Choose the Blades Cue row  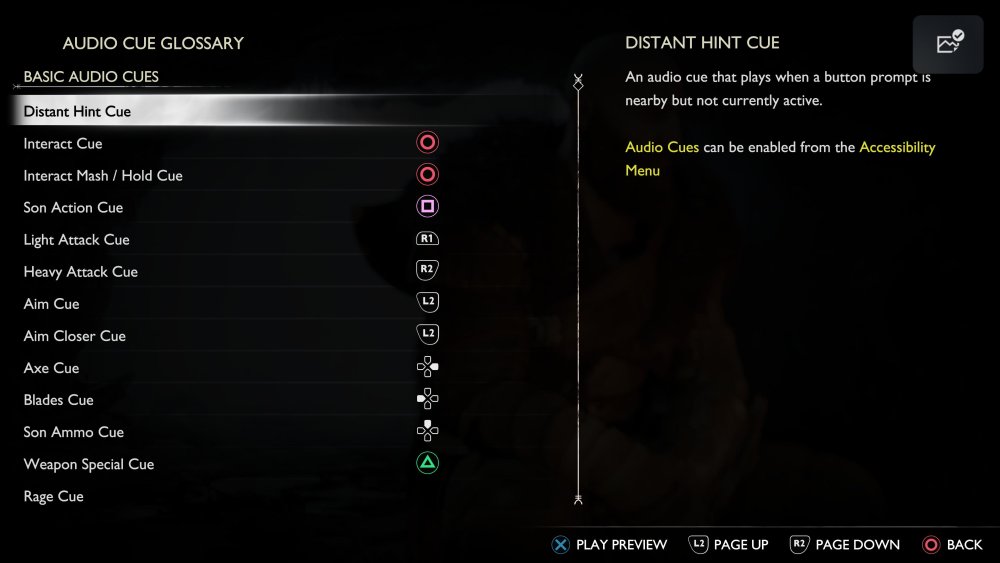[58, 399]
